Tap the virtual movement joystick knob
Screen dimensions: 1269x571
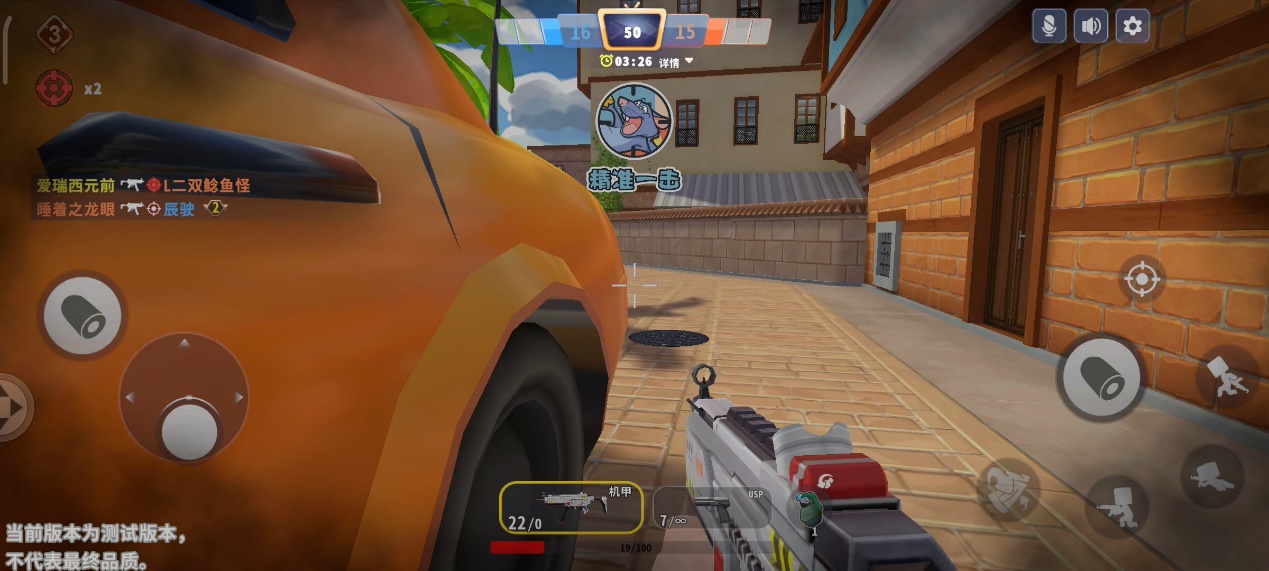189,429
